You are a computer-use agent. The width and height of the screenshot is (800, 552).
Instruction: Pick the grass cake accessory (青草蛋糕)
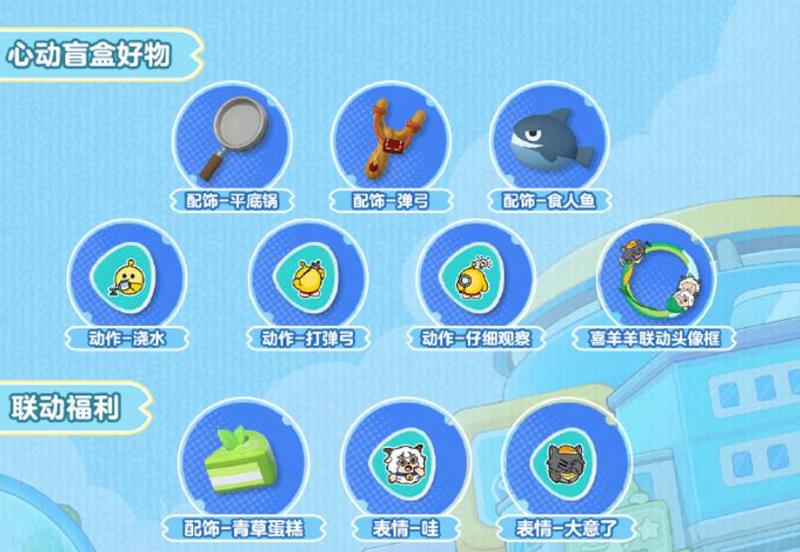click(x=237, y=462)
